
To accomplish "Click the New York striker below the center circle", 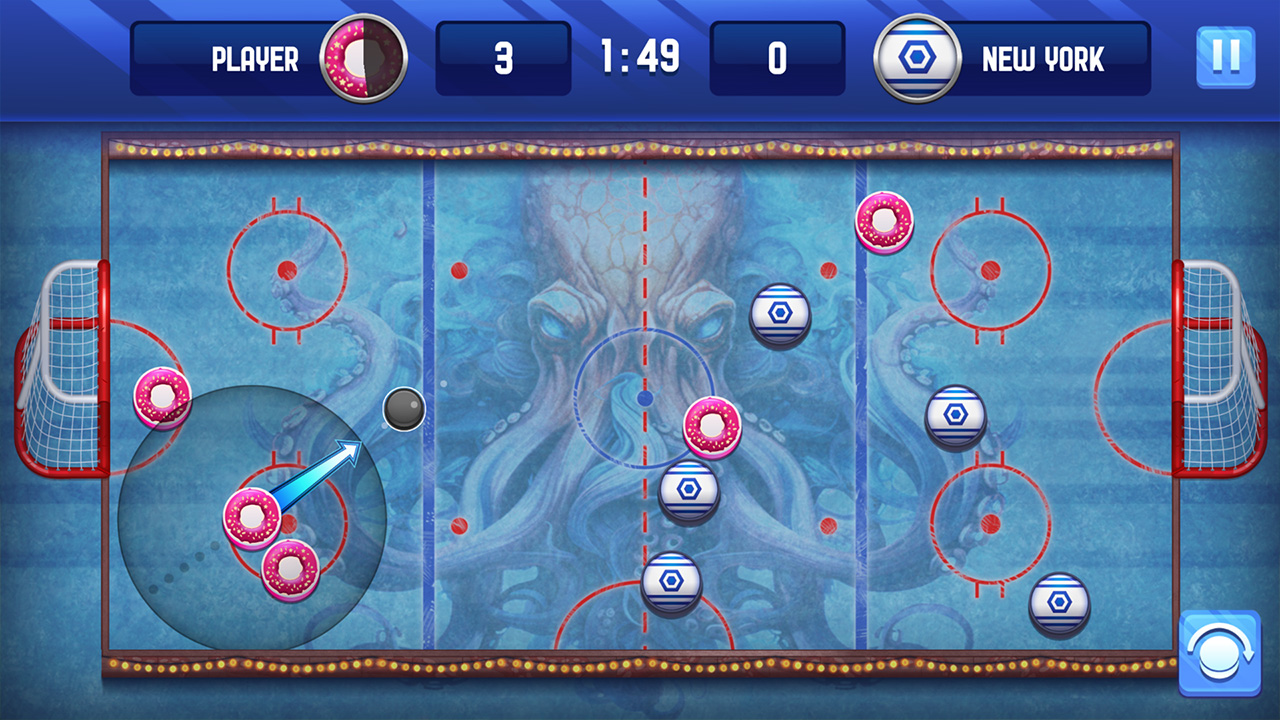I will click(690, 490).
